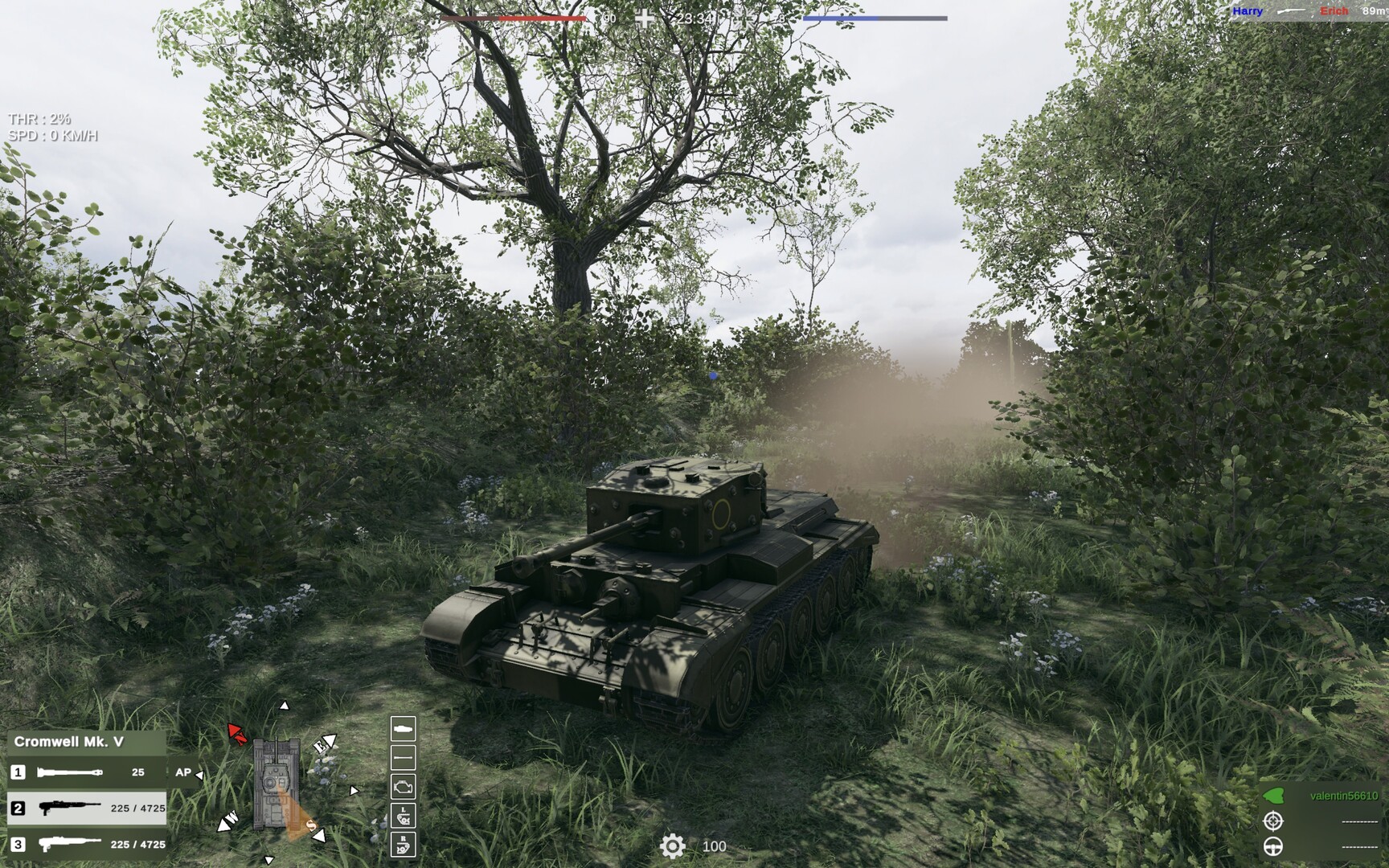The width and height of the screenshot is (1389, 868).
Task: Toggle the German cross faction indicator
Action: pos(643,17)
